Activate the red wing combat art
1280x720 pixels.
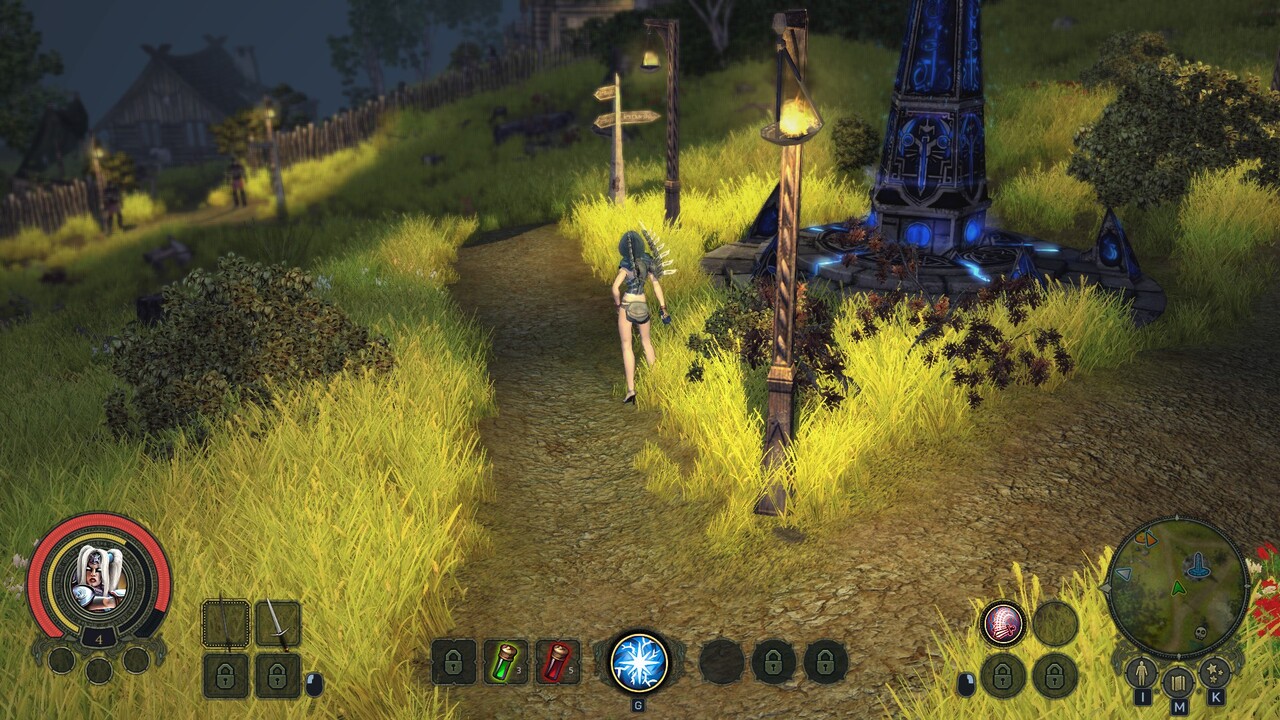(x=1002, y=623)
